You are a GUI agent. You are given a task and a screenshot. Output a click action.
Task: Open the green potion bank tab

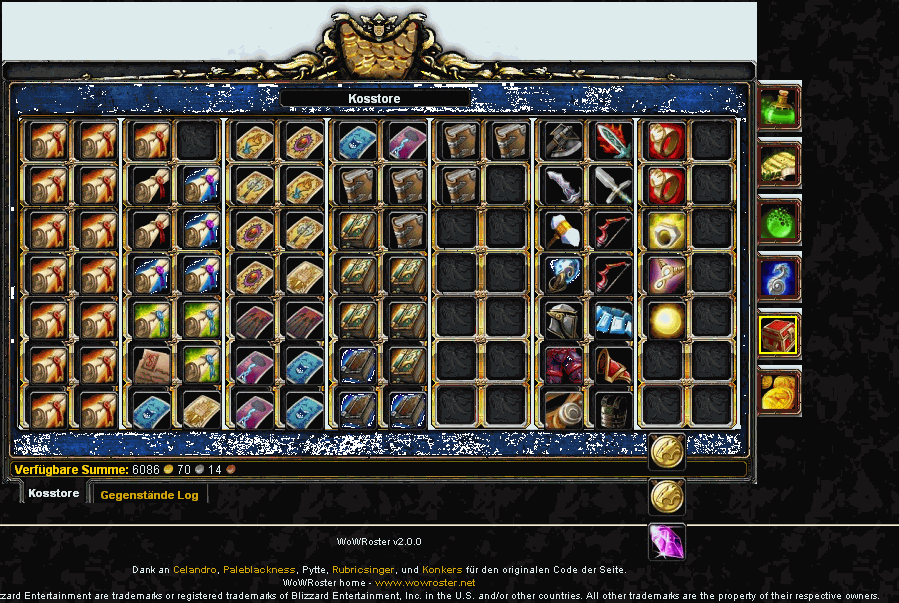(779, 107)
